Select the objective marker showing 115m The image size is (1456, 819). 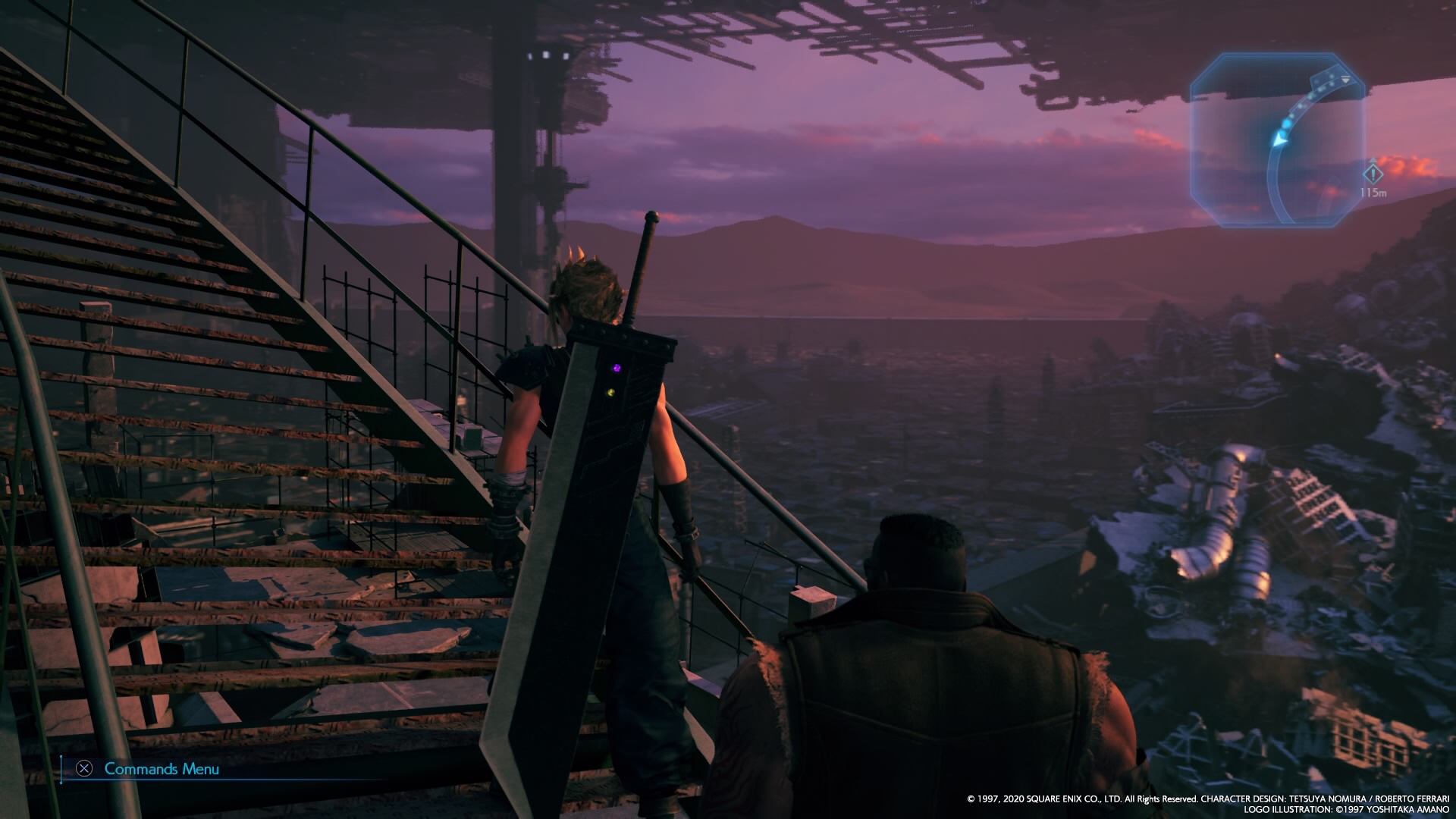pyautogui.click(x=1373, y=175)
